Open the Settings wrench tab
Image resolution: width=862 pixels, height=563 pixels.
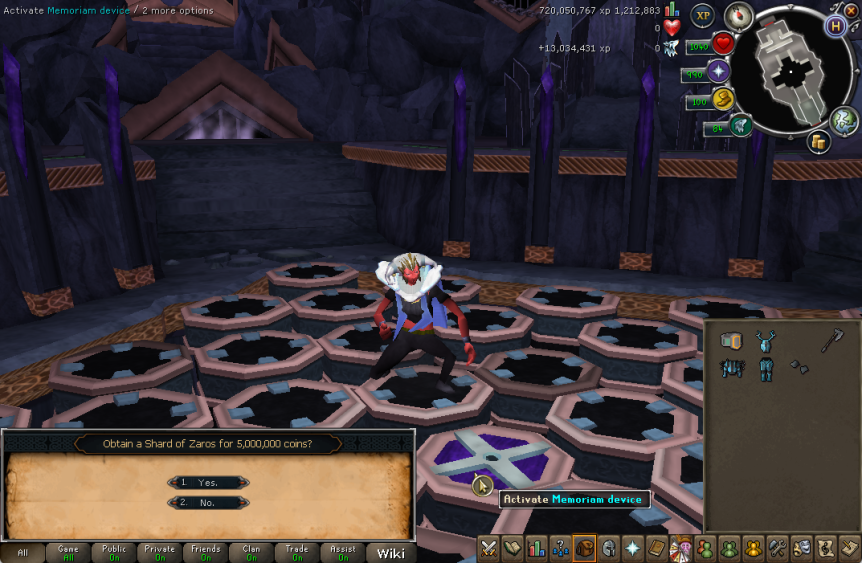(777, 548)
